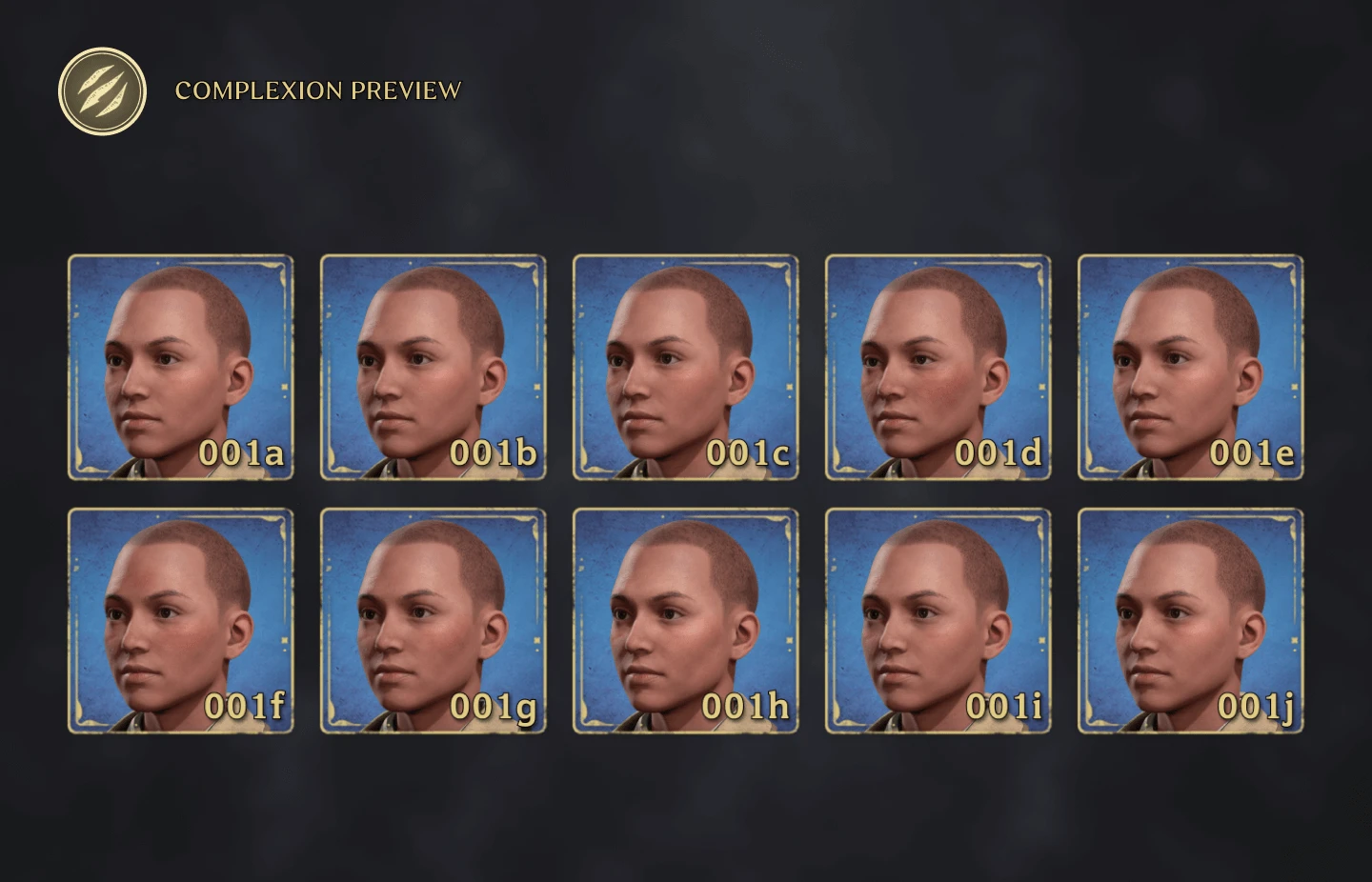1372x882 pixels.
Task: Choose the ruddy-cheeked complexion 001d
Action: click(x=937, y=366)
